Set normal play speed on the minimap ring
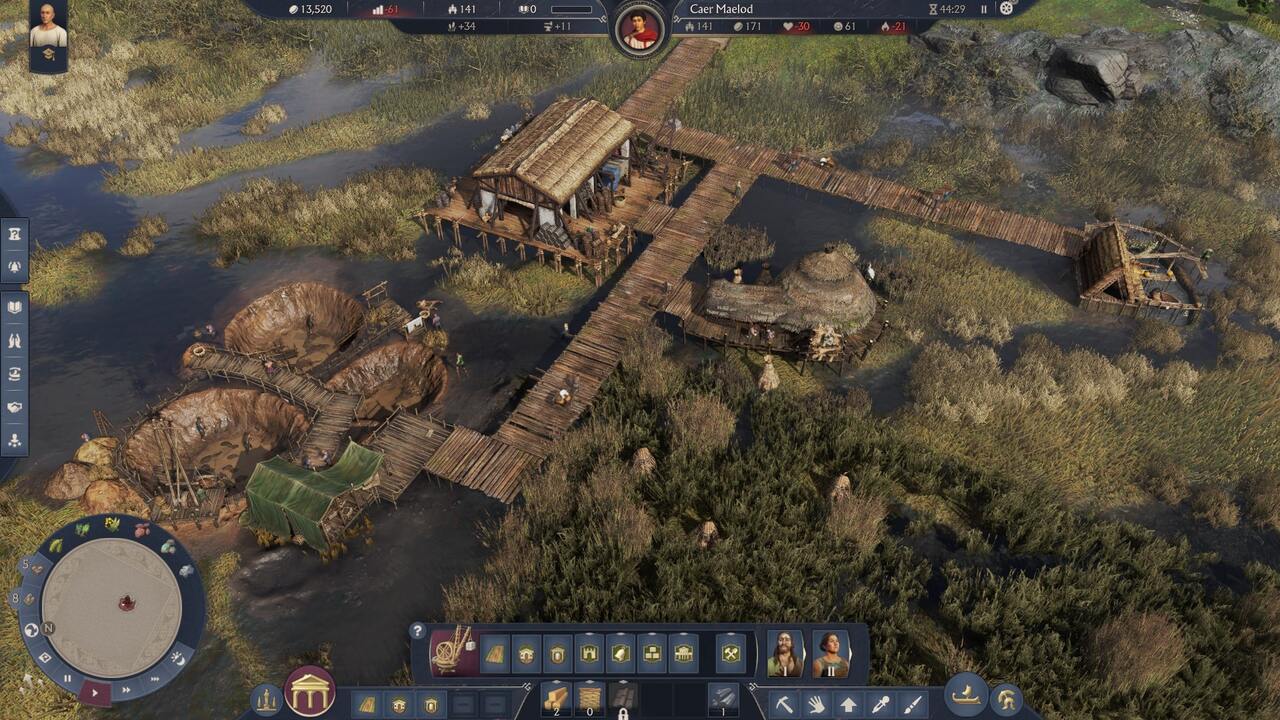1280x720 pixels. (96, 691)
